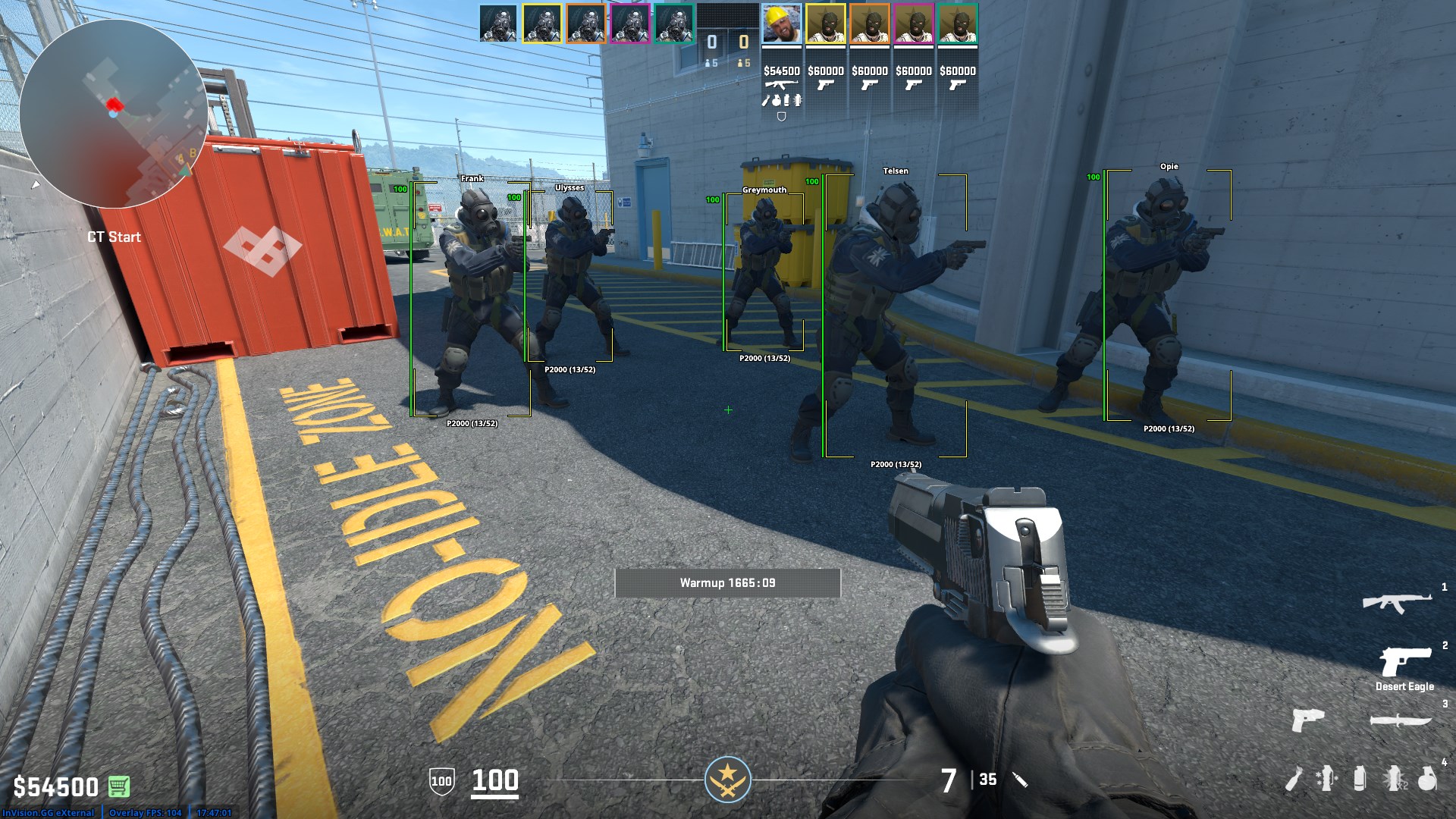The image size is (1456, 819).
Task: Pick the molotov icon in the grenade row
Action: pos(1294,779)
